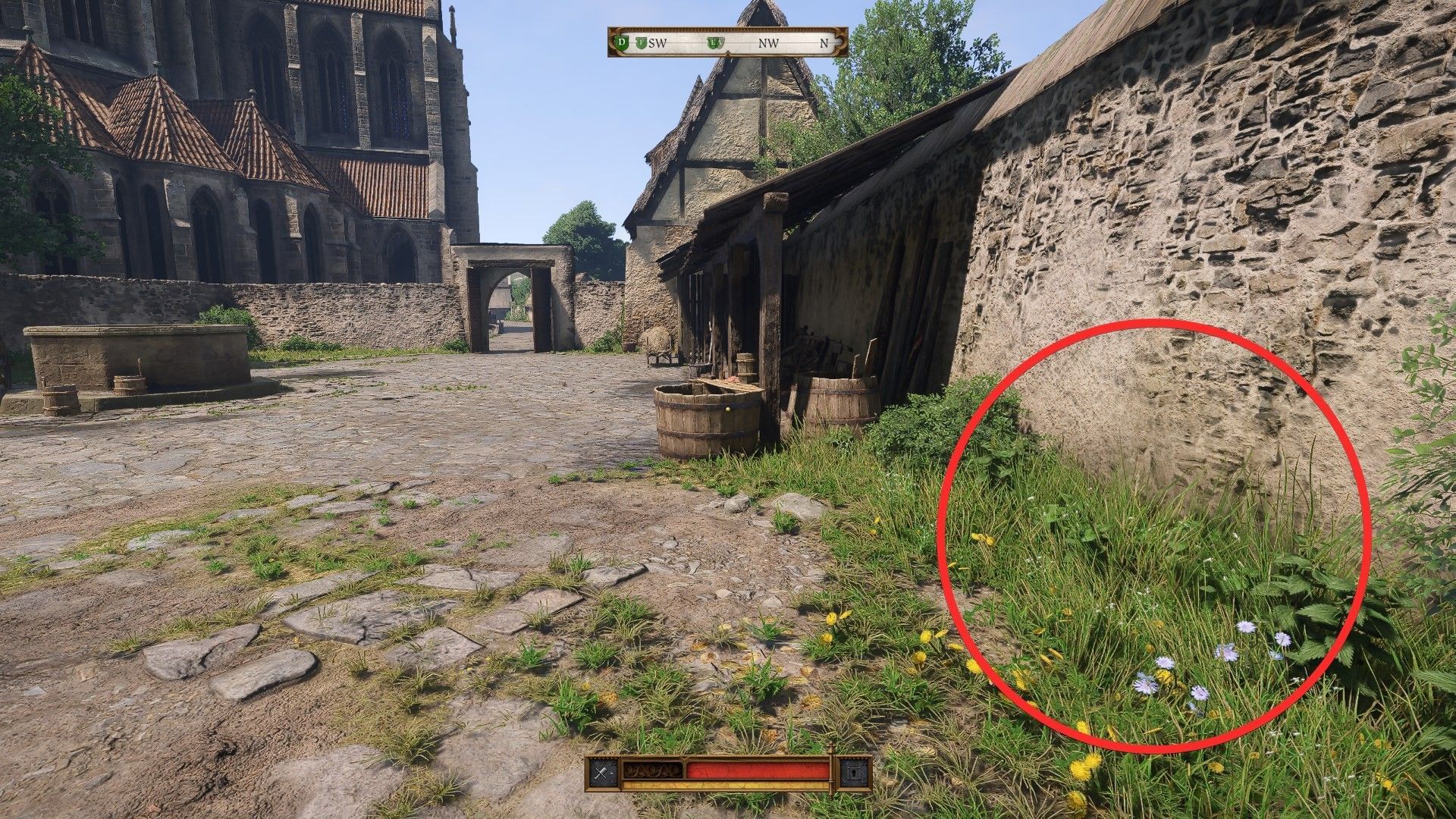Select the green D quest marker on the compass
The height and width of the screenshot is (819, 1456).
(x=623, y=43)
